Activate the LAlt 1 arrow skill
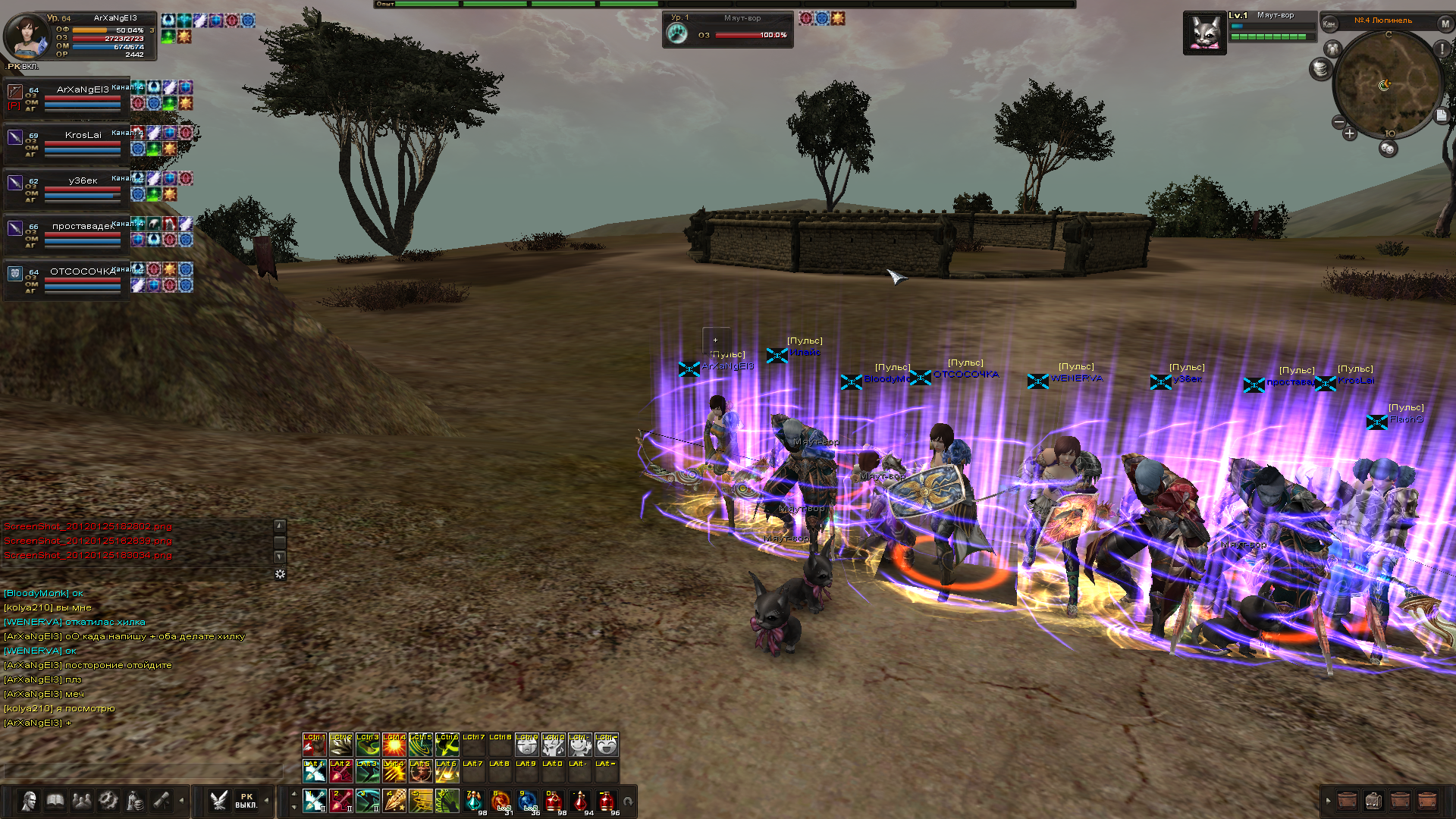1456x819 pixels. tap(315, 770)
